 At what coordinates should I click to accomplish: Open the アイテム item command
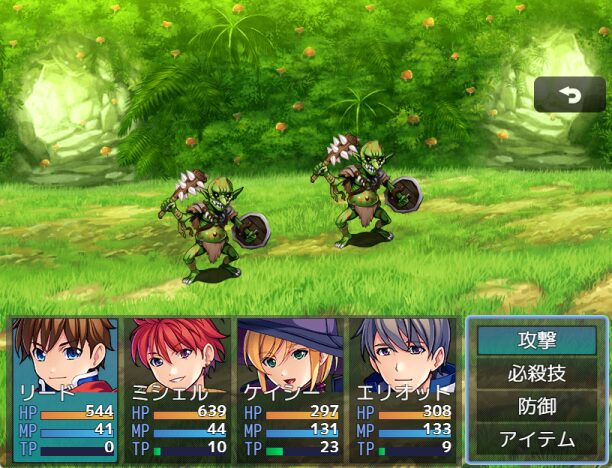coord(536,439)
